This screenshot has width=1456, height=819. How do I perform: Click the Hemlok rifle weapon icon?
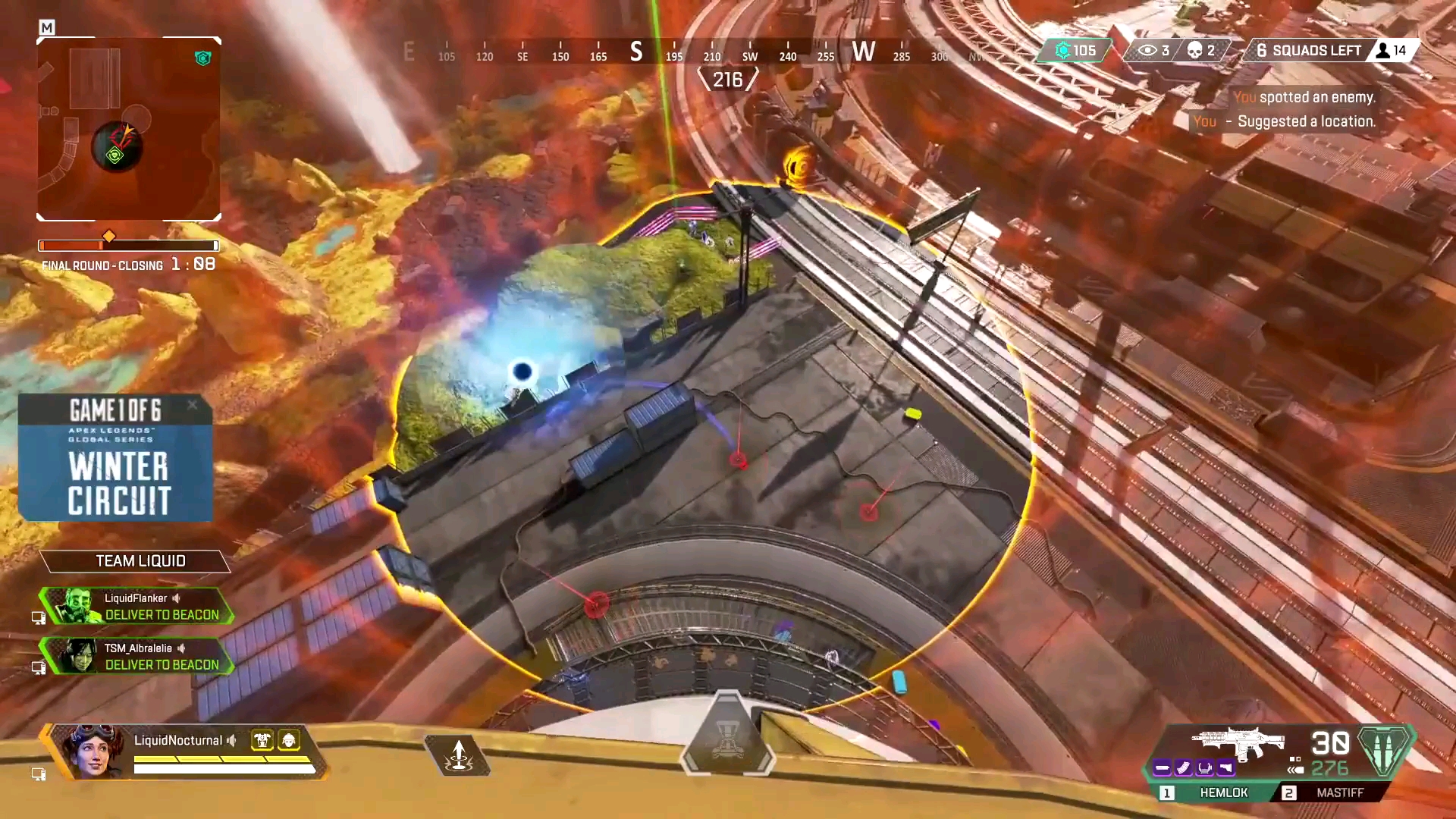click(x=1238, y=743)
